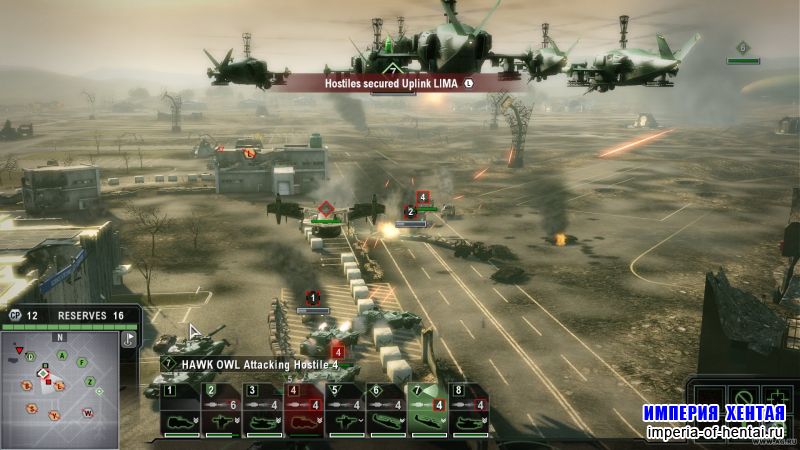Image resolution: width=800 pixels, height=450 pixels.
Task: Click uplink Z marker on minimap
Action: (90, 381)
